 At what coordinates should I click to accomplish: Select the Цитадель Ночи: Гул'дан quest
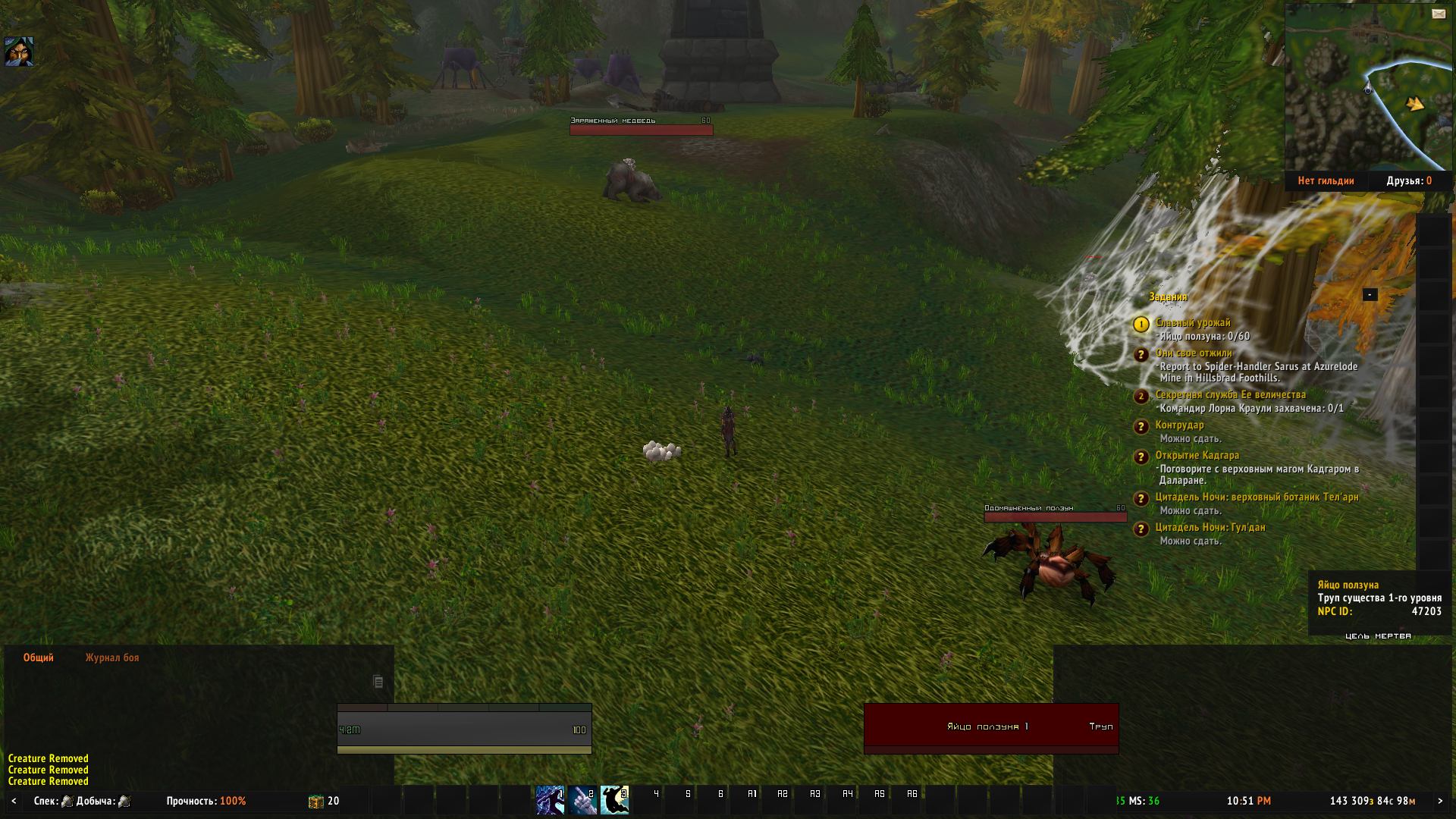[1210, 528]
